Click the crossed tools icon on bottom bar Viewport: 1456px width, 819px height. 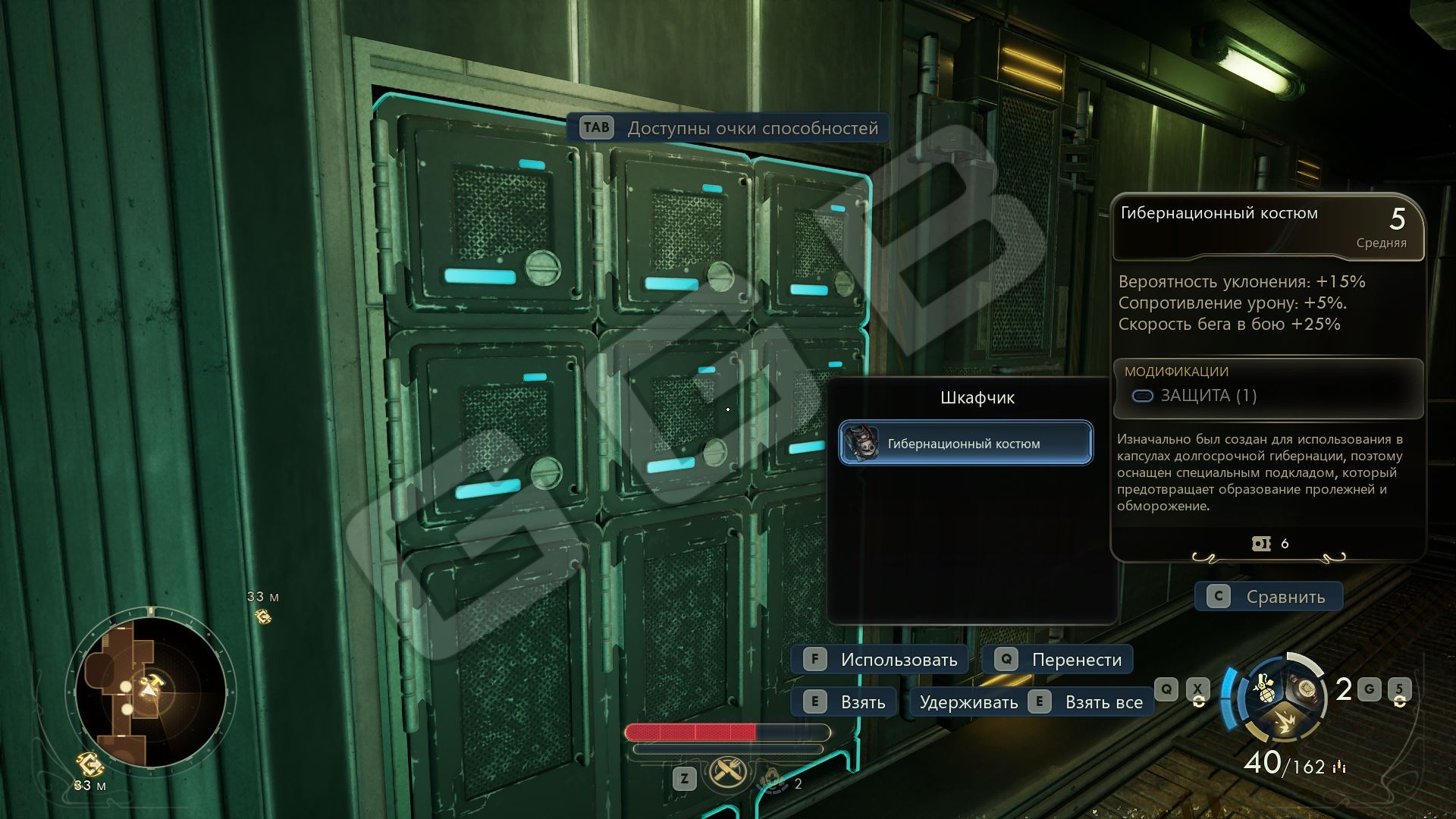click(727, 773)
